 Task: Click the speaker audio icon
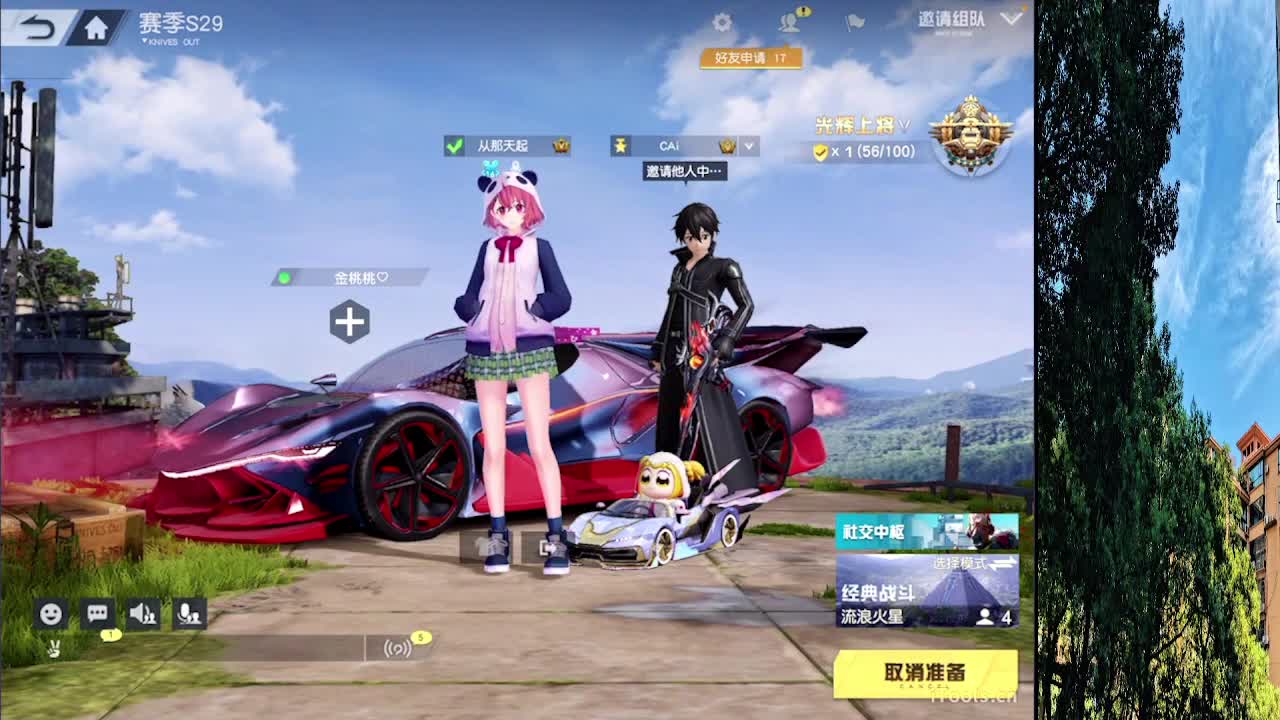pyautogui.click(x=141, y=614)
